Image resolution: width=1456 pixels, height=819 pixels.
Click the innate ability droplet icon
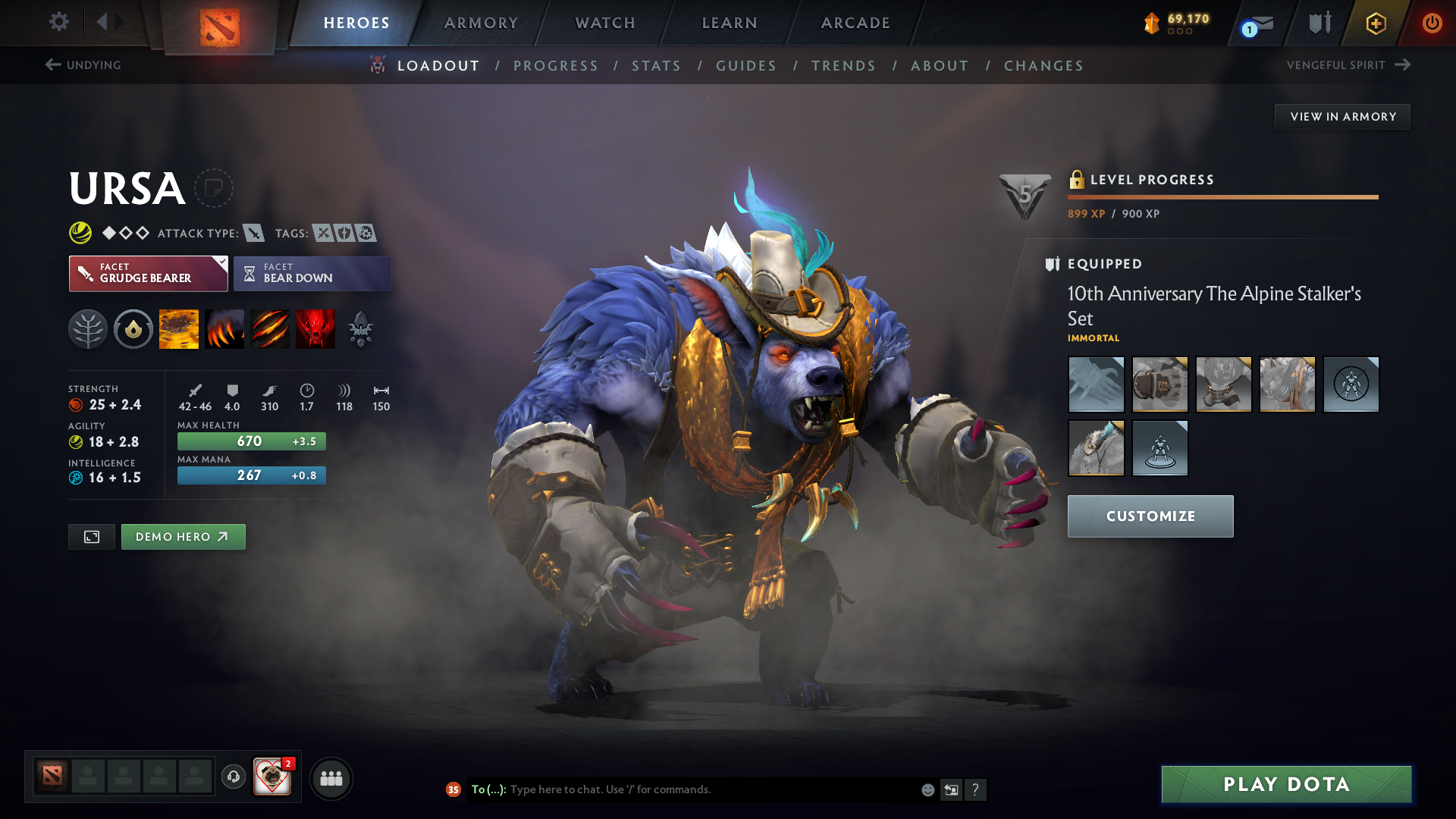[x=133, y=328]
